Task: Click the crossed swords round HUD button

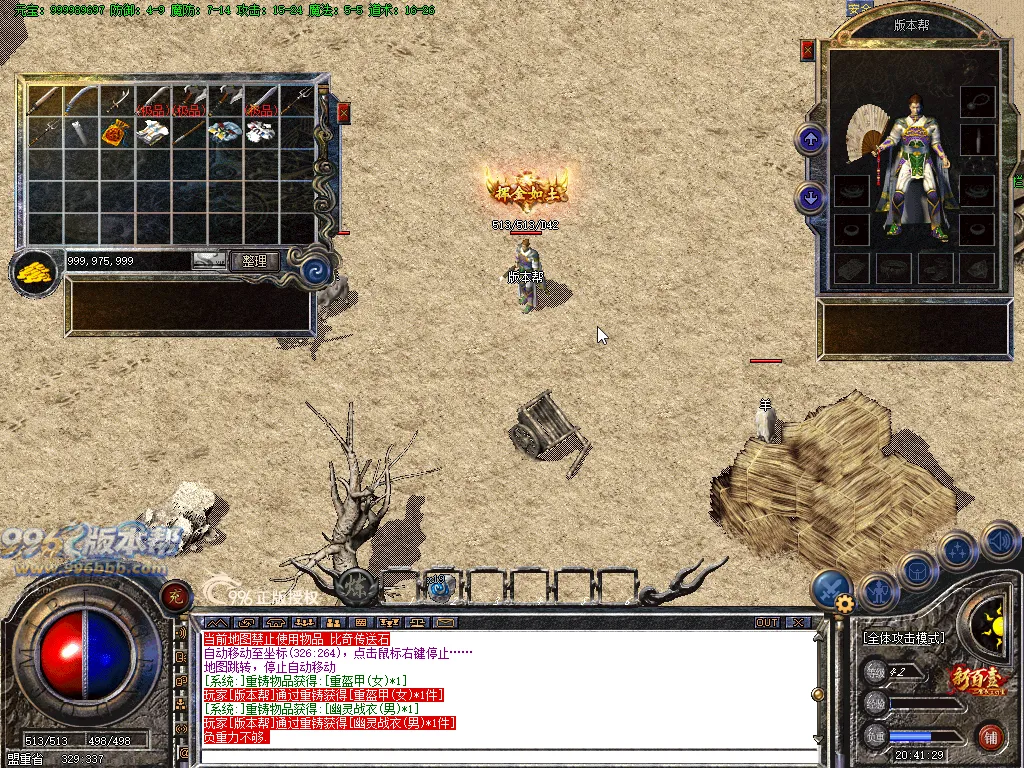Action: [x=830, y=588]
